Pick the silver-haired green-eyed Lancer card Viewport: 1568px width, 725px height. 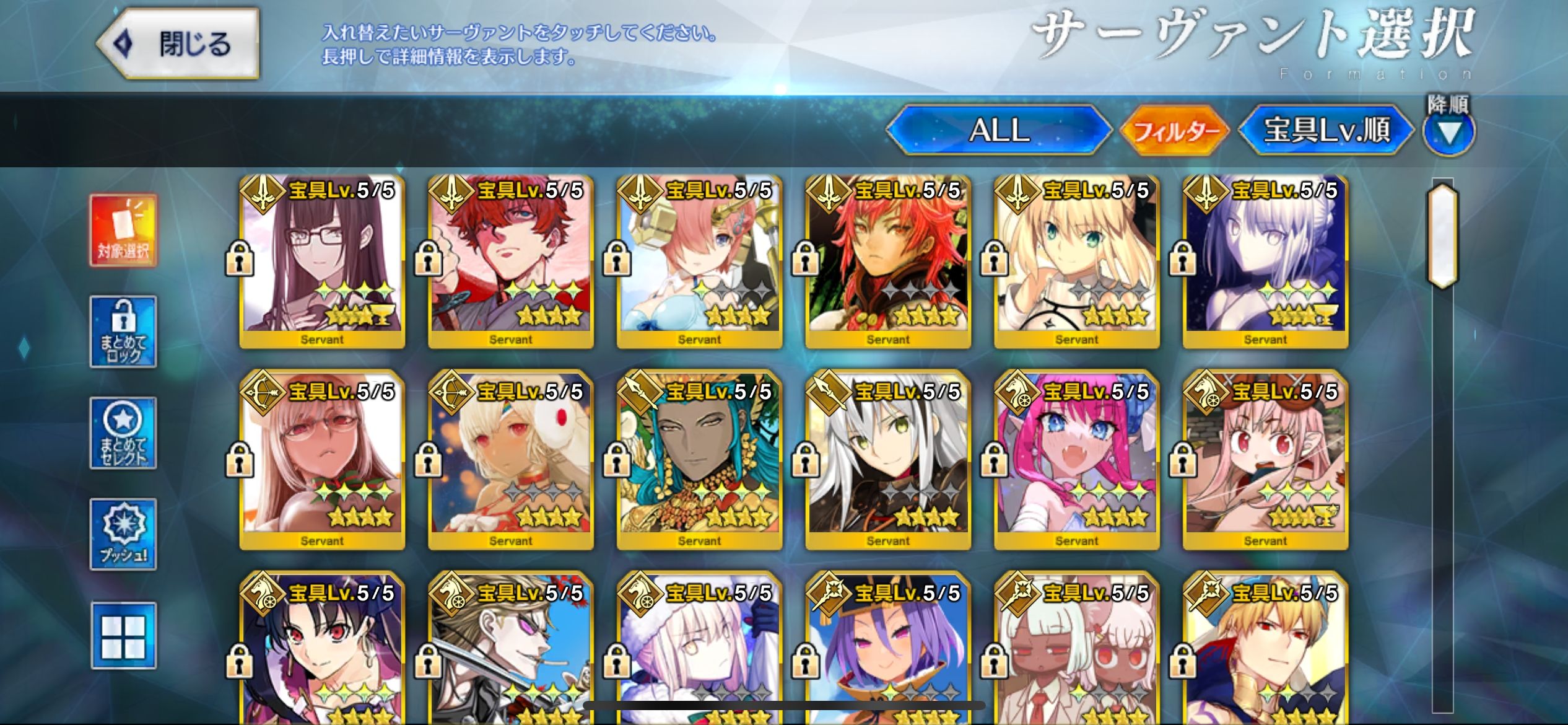pos(888,462)
